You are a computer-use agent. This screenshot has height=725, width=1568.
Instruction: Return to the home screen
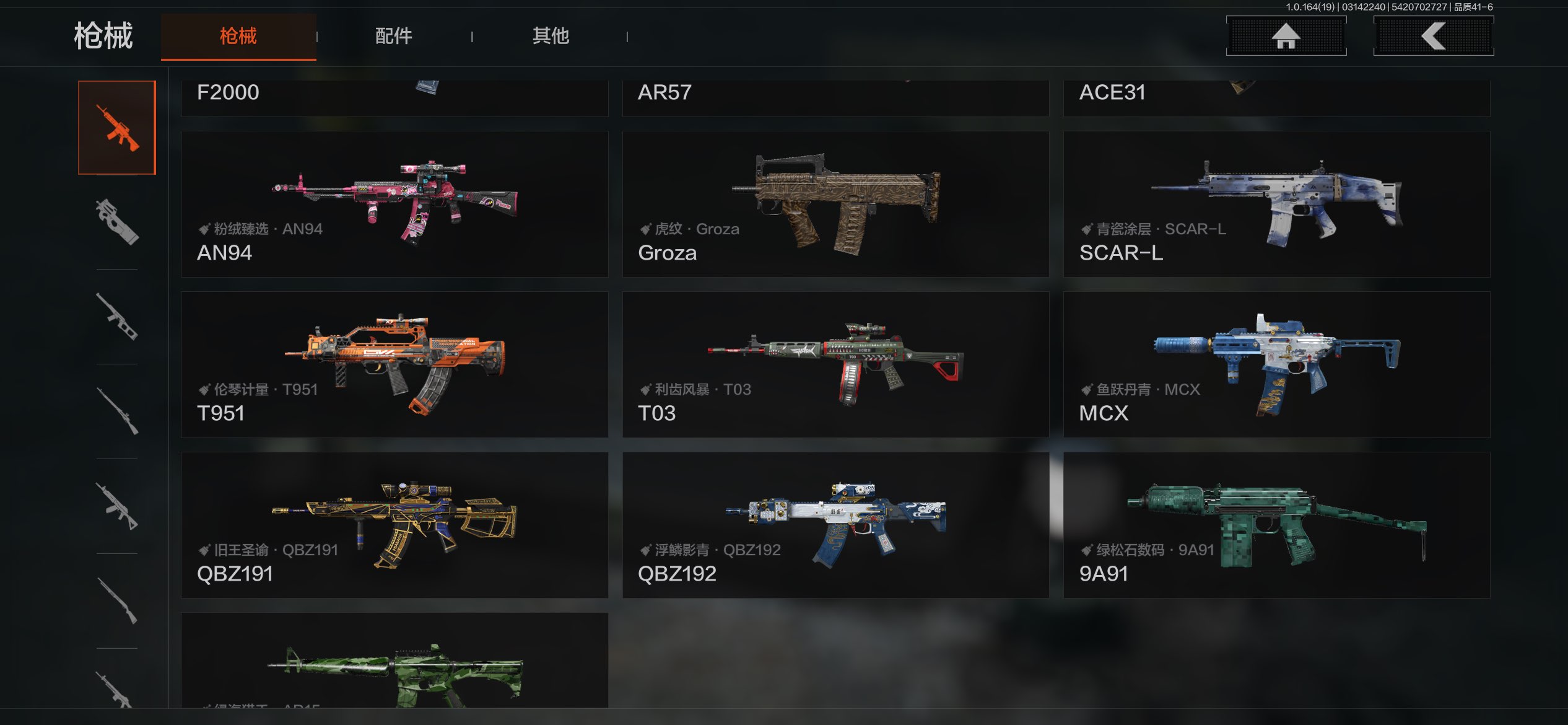pos(1286,36)
